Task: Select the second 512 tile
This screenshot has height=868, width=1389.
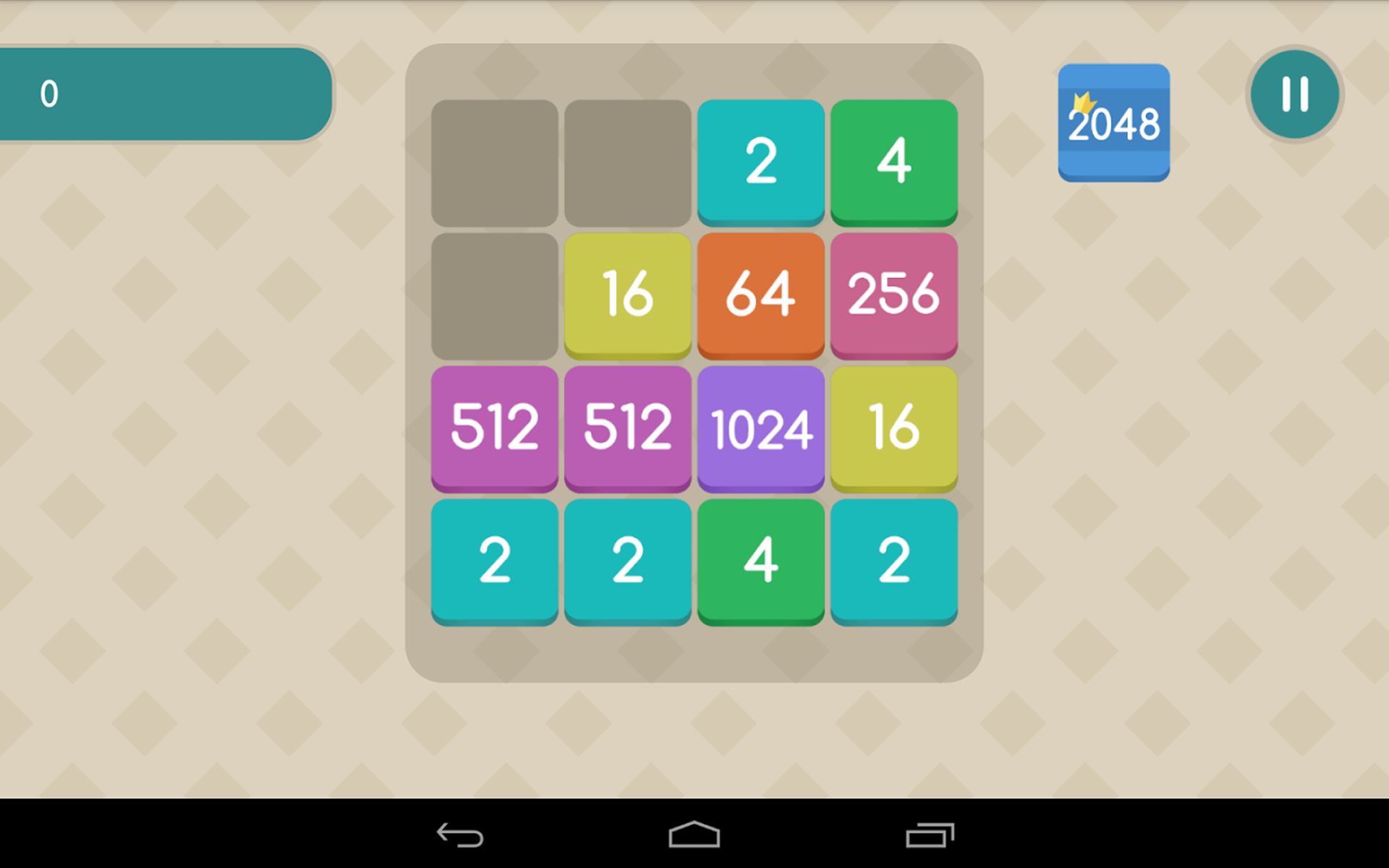Action: click(x=627, y=428)
